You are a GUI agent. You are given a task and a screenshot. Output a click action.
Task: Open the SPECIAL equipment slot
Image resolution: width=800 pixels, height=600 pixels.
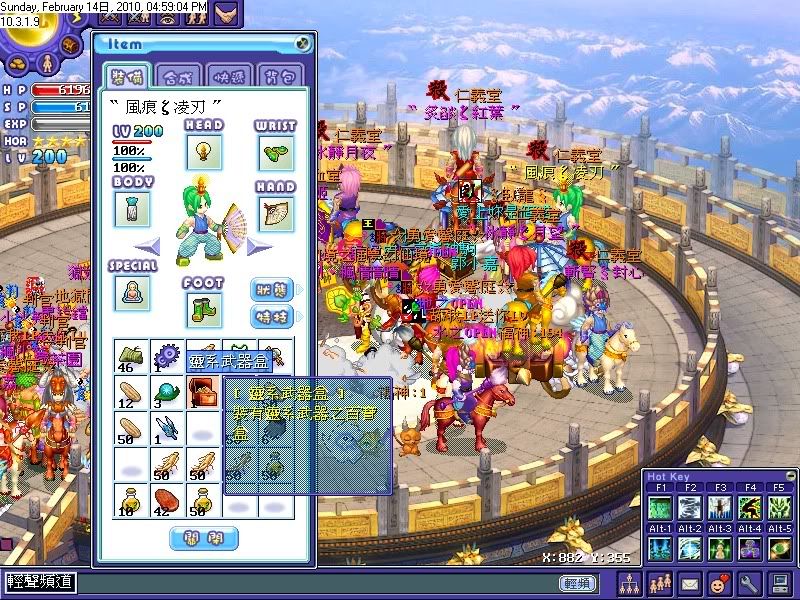(131, 291)
